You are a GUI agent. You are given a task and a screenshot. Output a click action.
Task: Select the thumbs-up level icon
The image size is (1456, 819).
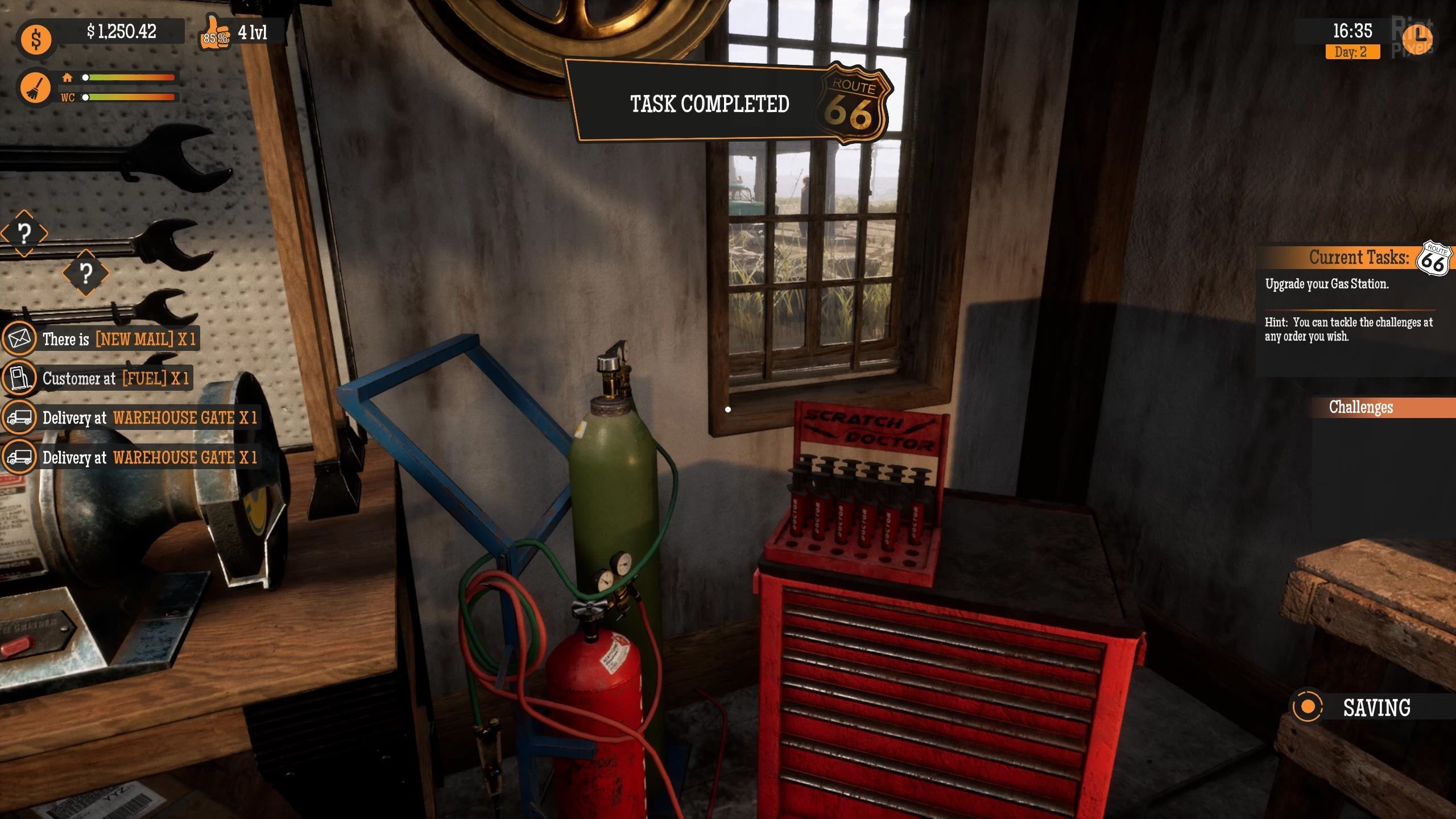tap(215, 35)
